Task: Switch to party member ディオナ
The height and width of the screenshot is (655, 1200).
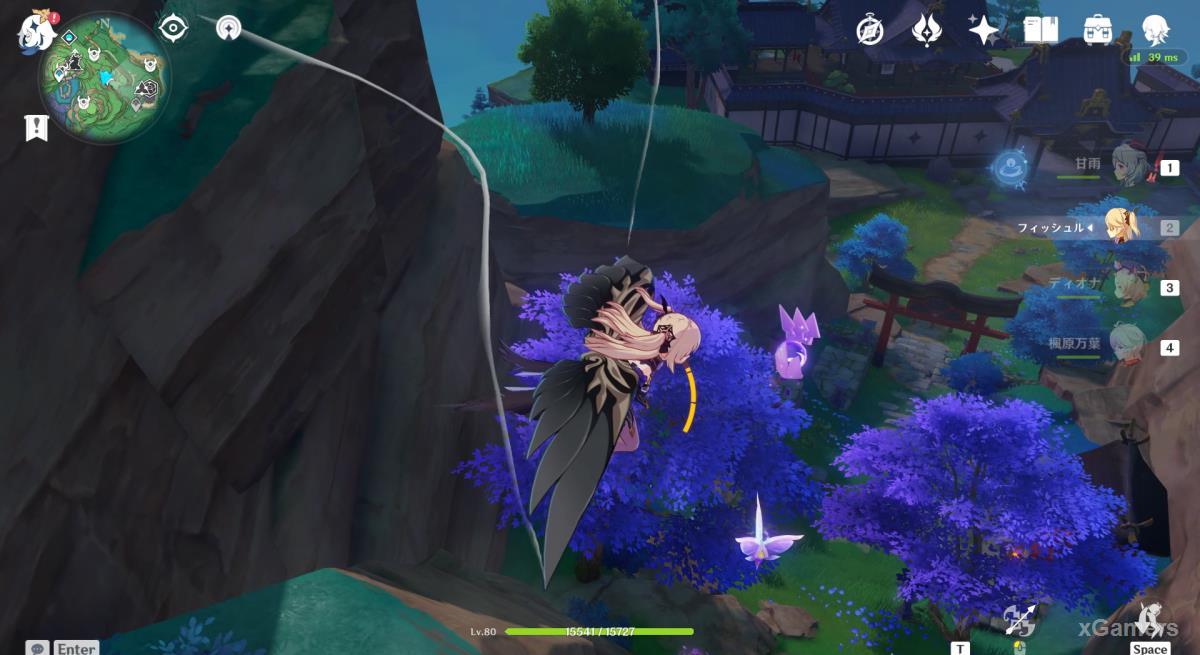Action: pyautogui.click(x=1130, y=287)
